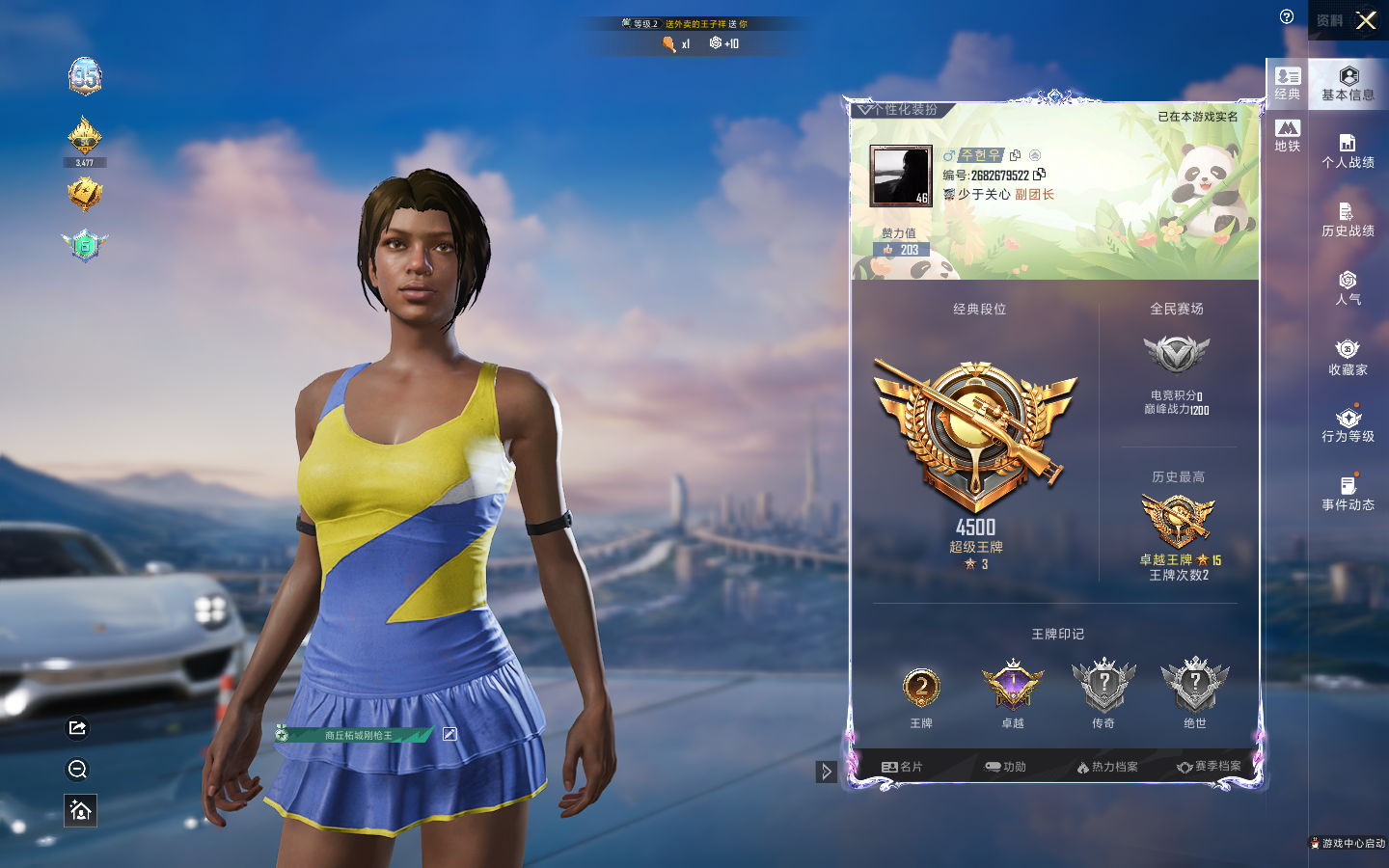Viewport: 1389px width, 868px height.
Task: View 行为等级 behavior level
Action: (x=1348, y=425)
